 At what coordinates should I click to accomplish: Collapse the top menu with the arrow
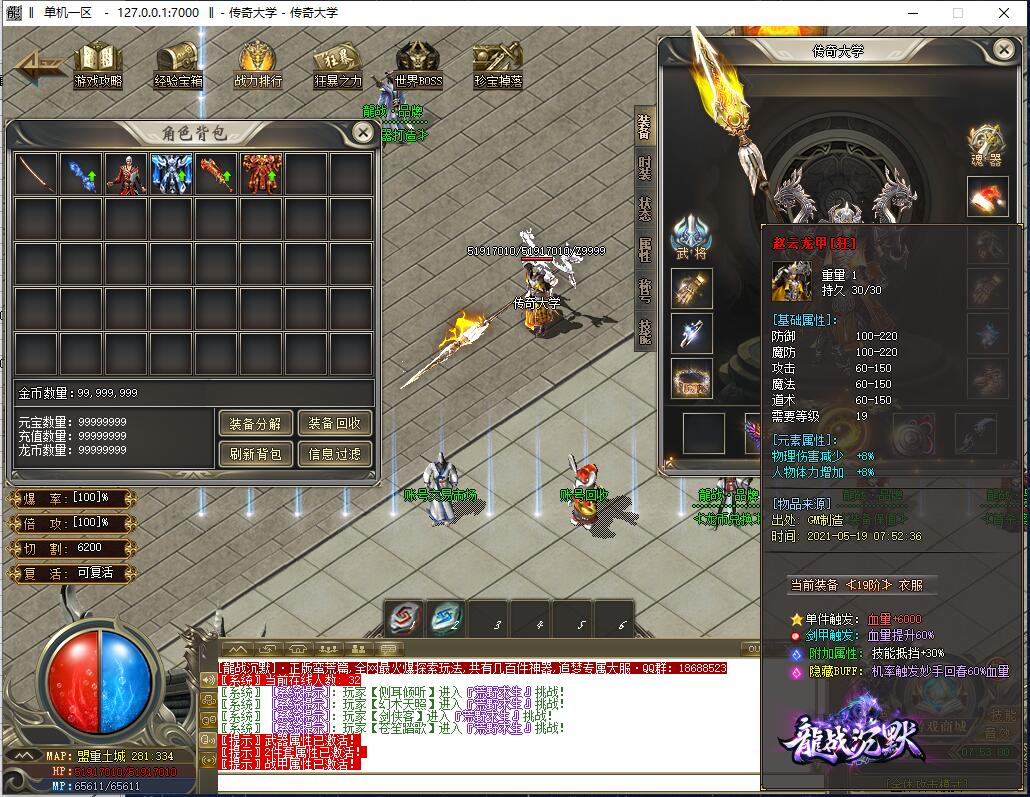(38, 66)
